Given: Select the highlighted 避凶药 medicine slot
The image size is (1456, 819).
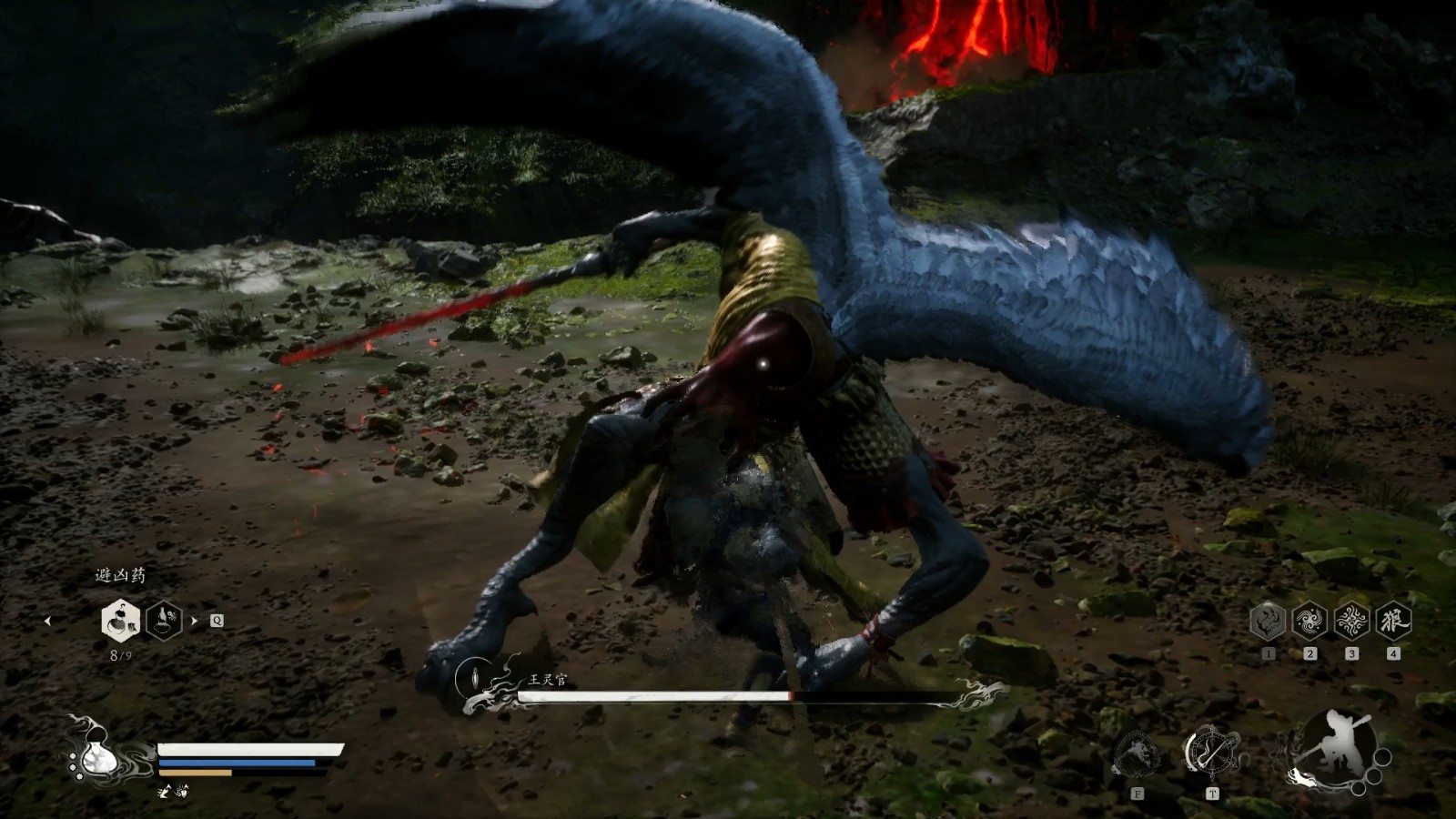Looking at the screenshot, I should point(120,622).
